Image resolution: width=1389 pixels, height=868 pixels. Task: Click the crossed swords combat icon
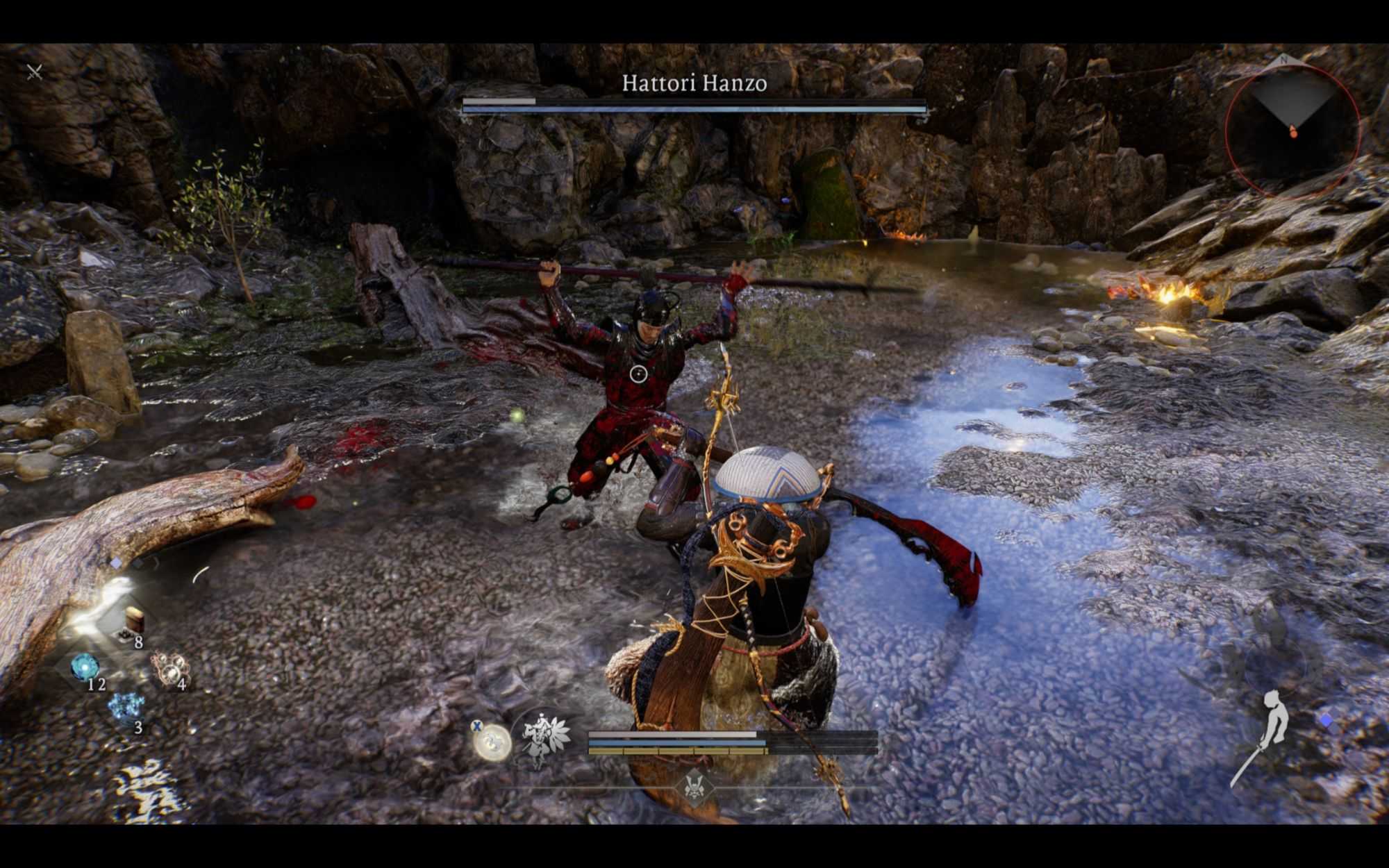tap(34, 72)
